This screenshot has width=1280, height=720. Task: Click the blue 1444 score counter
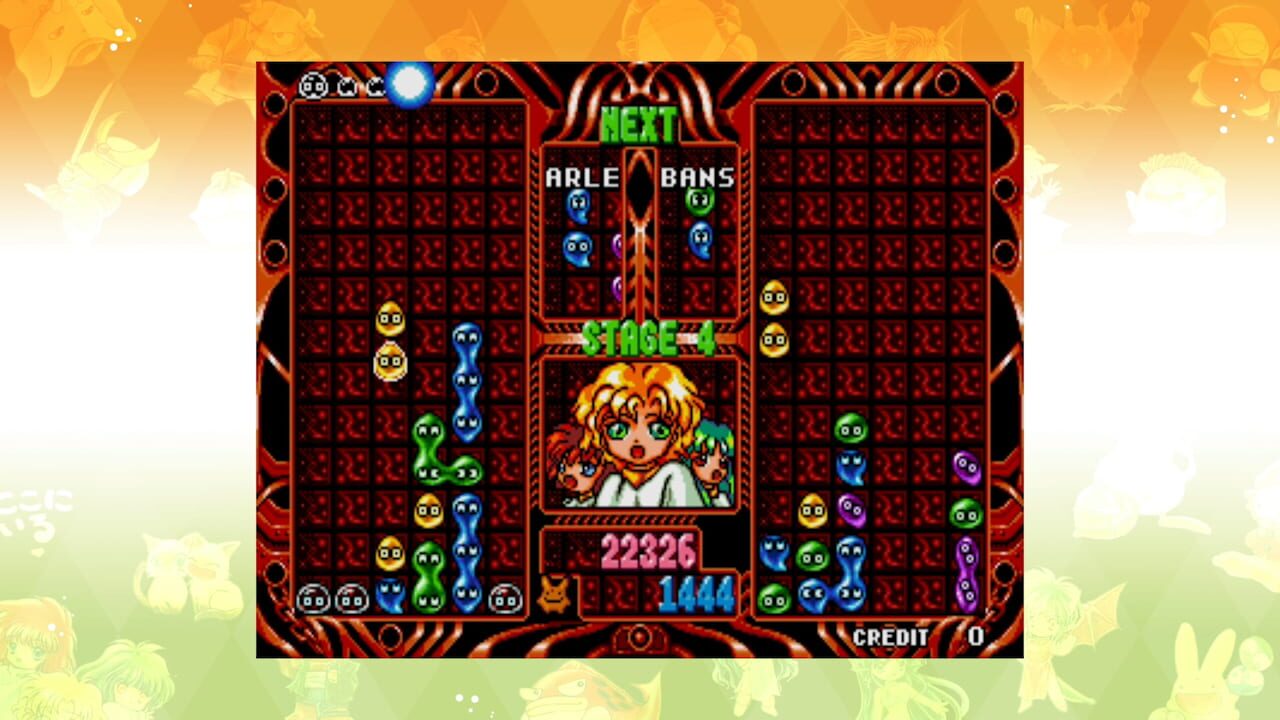698,592
